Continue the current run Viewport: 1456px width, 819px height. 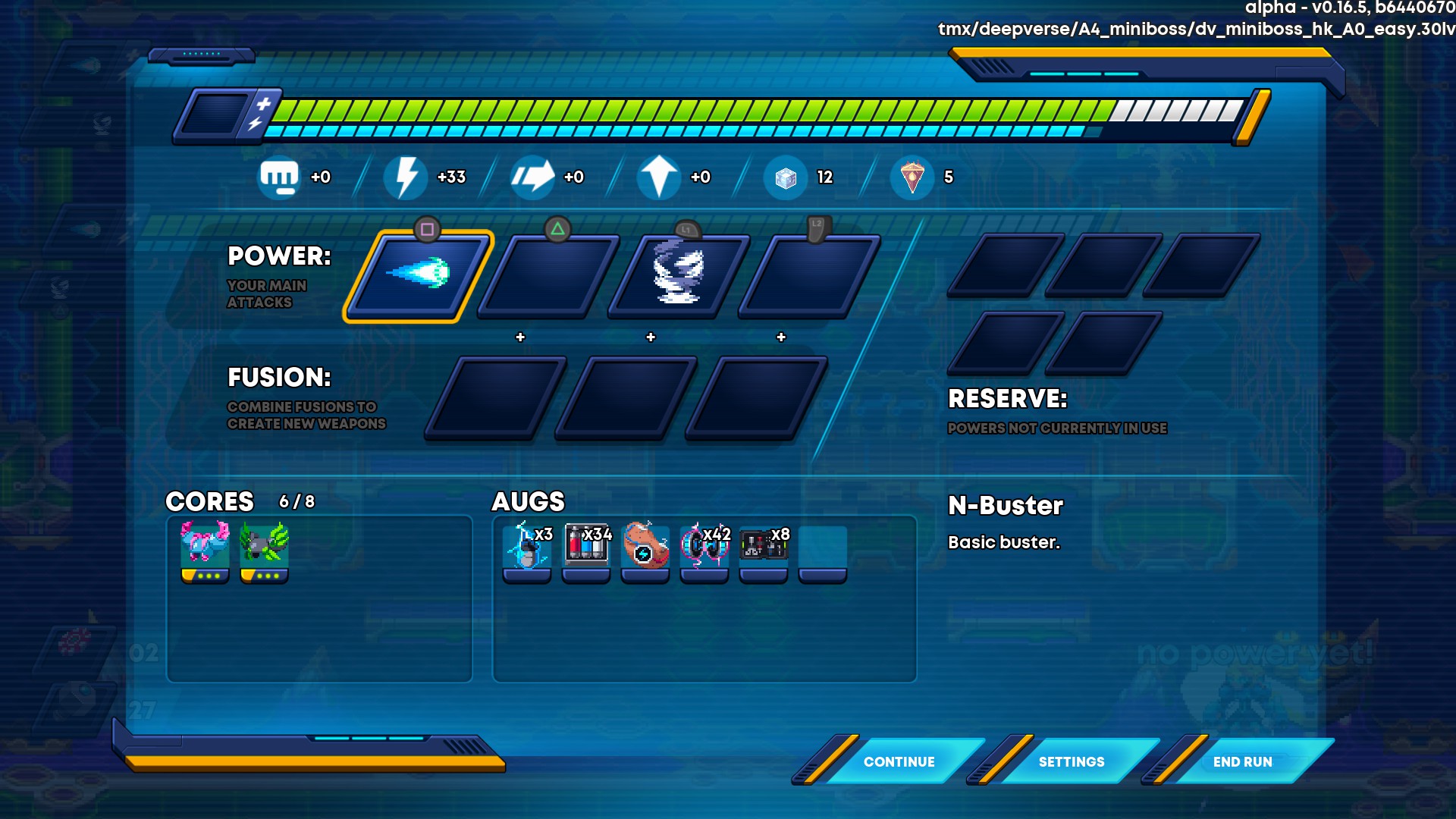899,761
